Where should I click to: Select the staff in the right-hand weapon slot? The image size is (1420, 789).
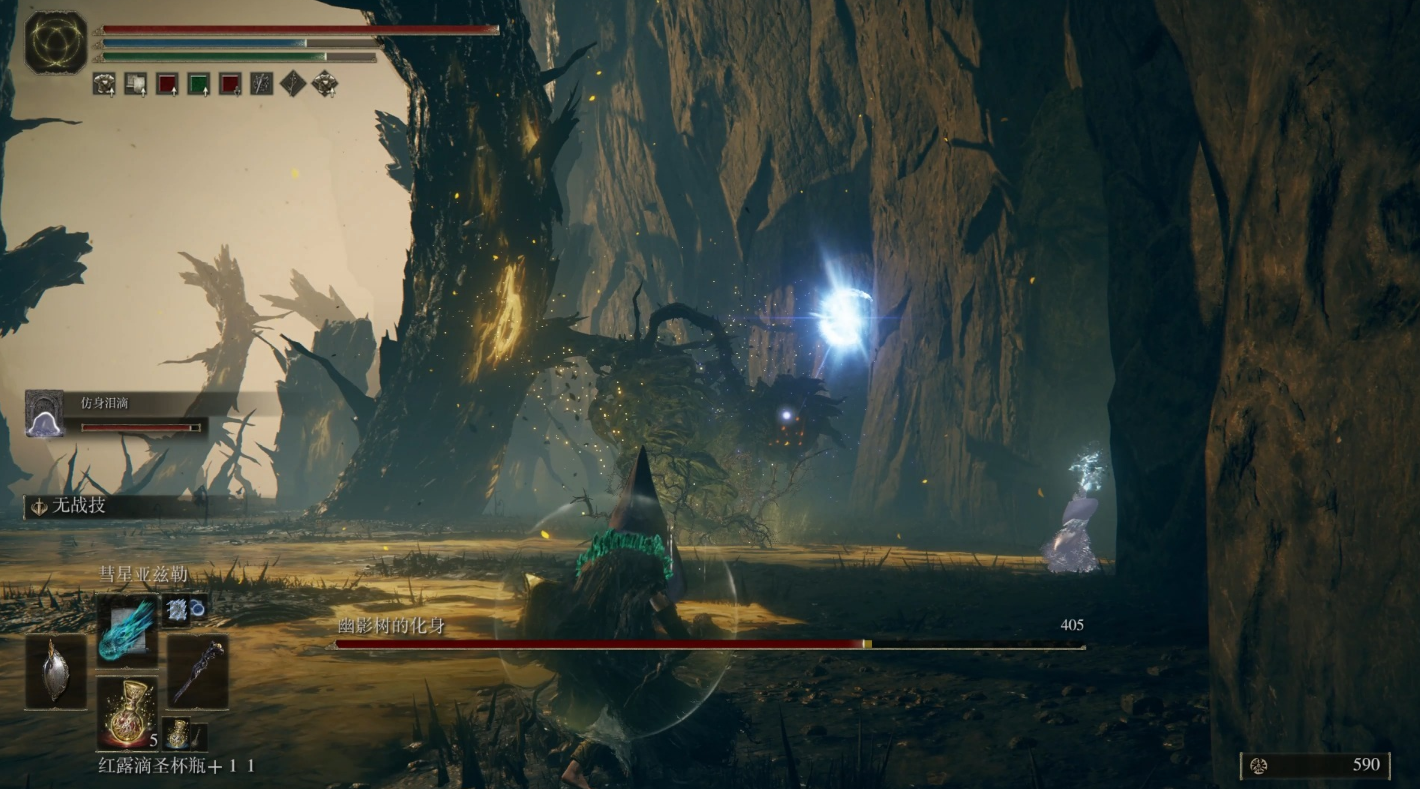click(197, 671)
